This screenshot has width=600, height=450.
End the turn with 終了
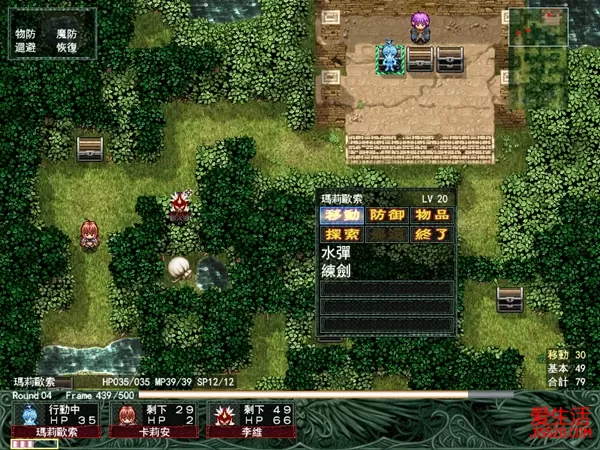coord(431,235)
